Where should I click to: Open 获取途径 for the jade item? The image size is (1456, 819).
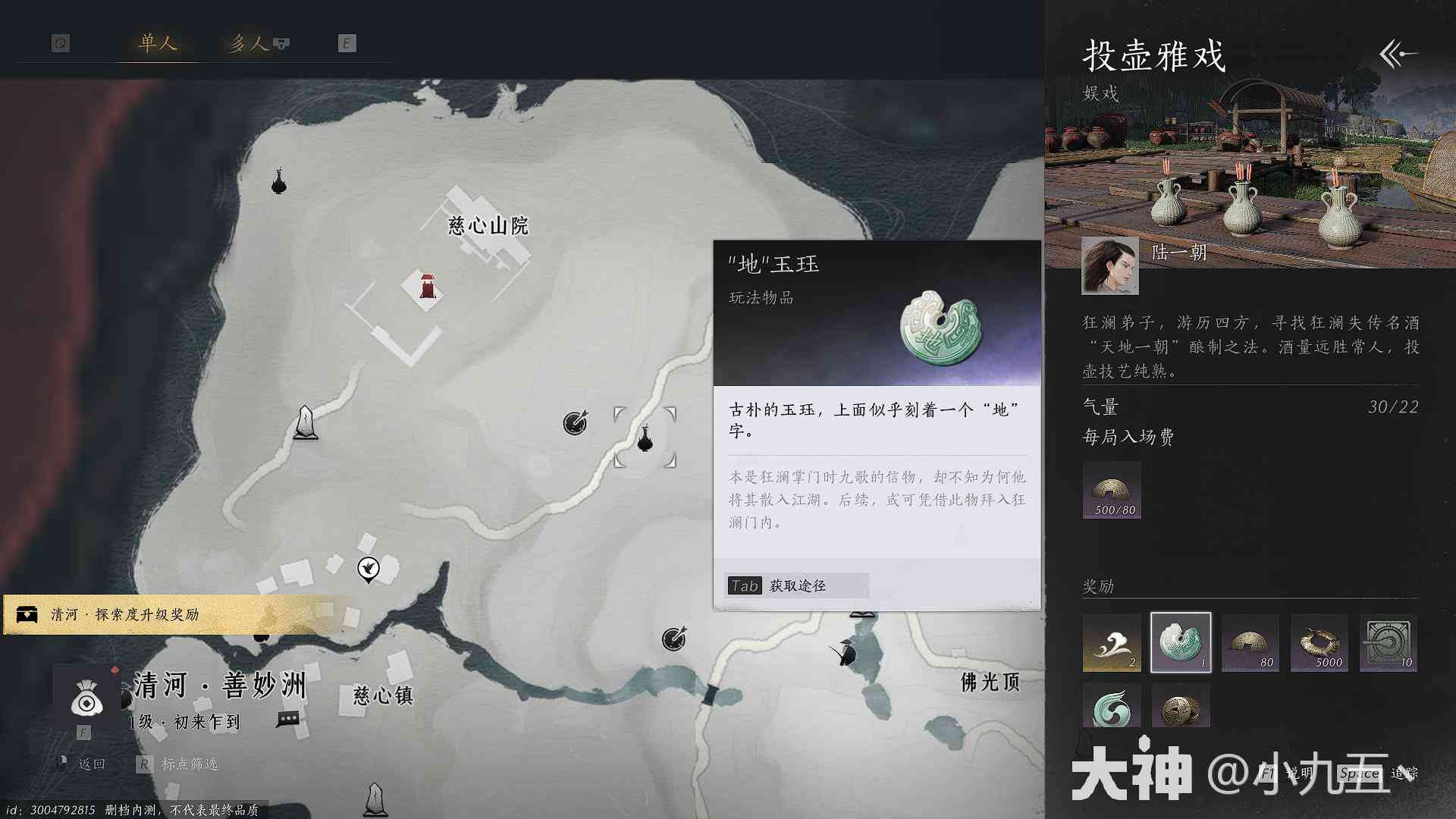point(795,585)
